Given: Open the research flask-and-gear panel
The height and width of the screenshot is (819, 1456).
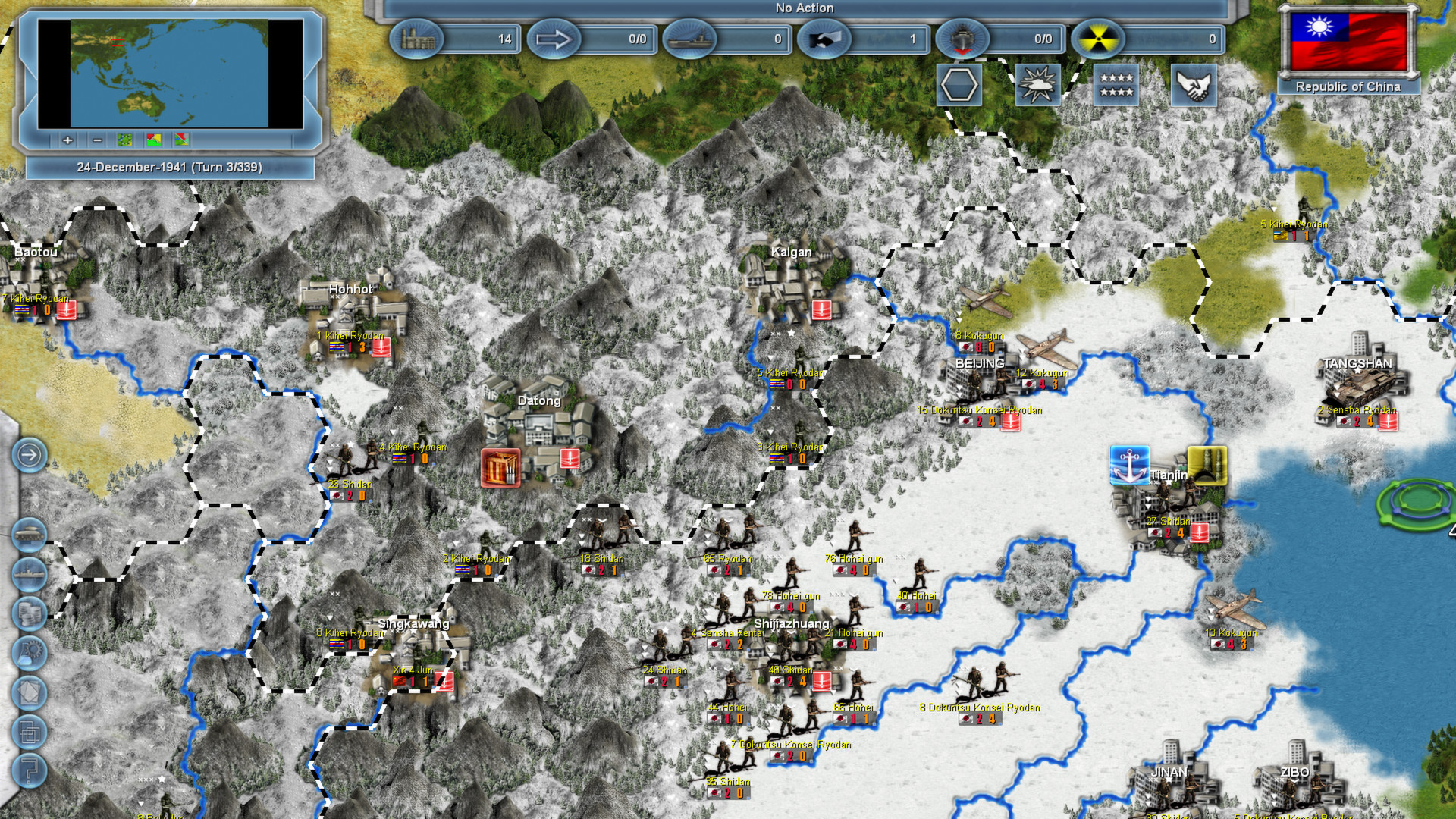Looking at the screenshot, I should [x=29, y=653].
